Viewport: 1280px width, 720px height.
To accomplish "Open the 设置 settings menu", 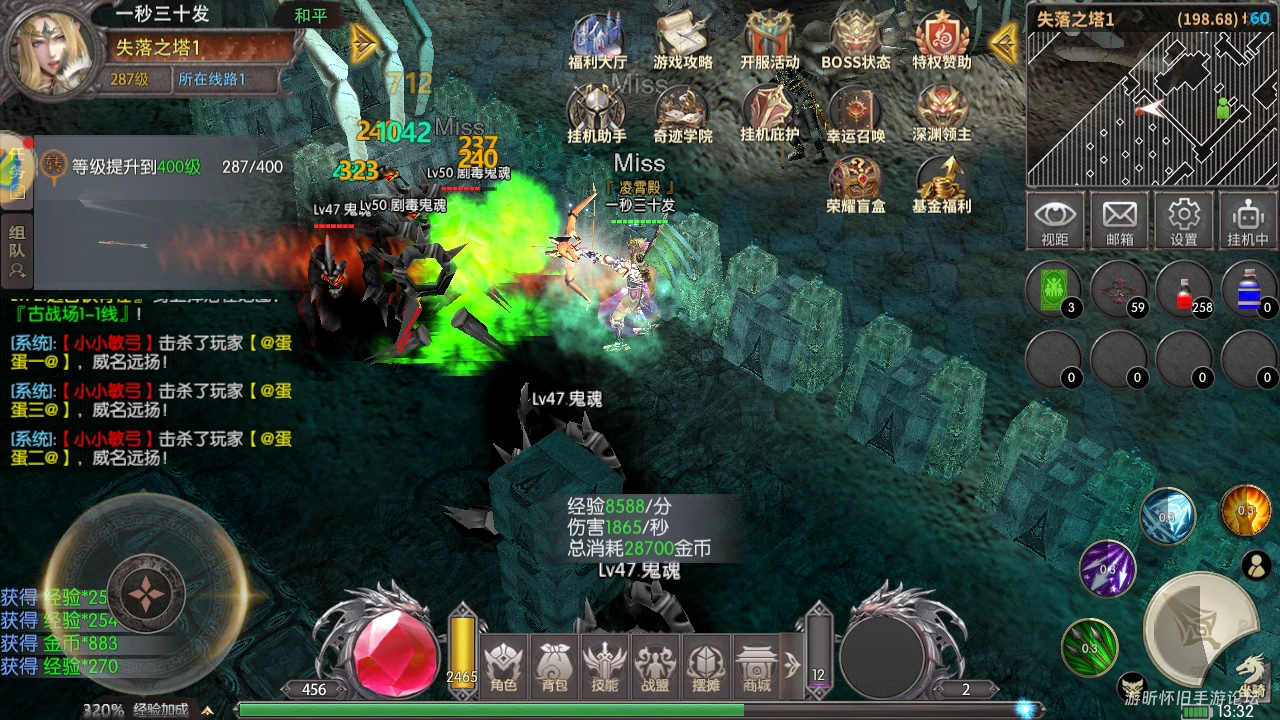I will (x=1184, y=221).
